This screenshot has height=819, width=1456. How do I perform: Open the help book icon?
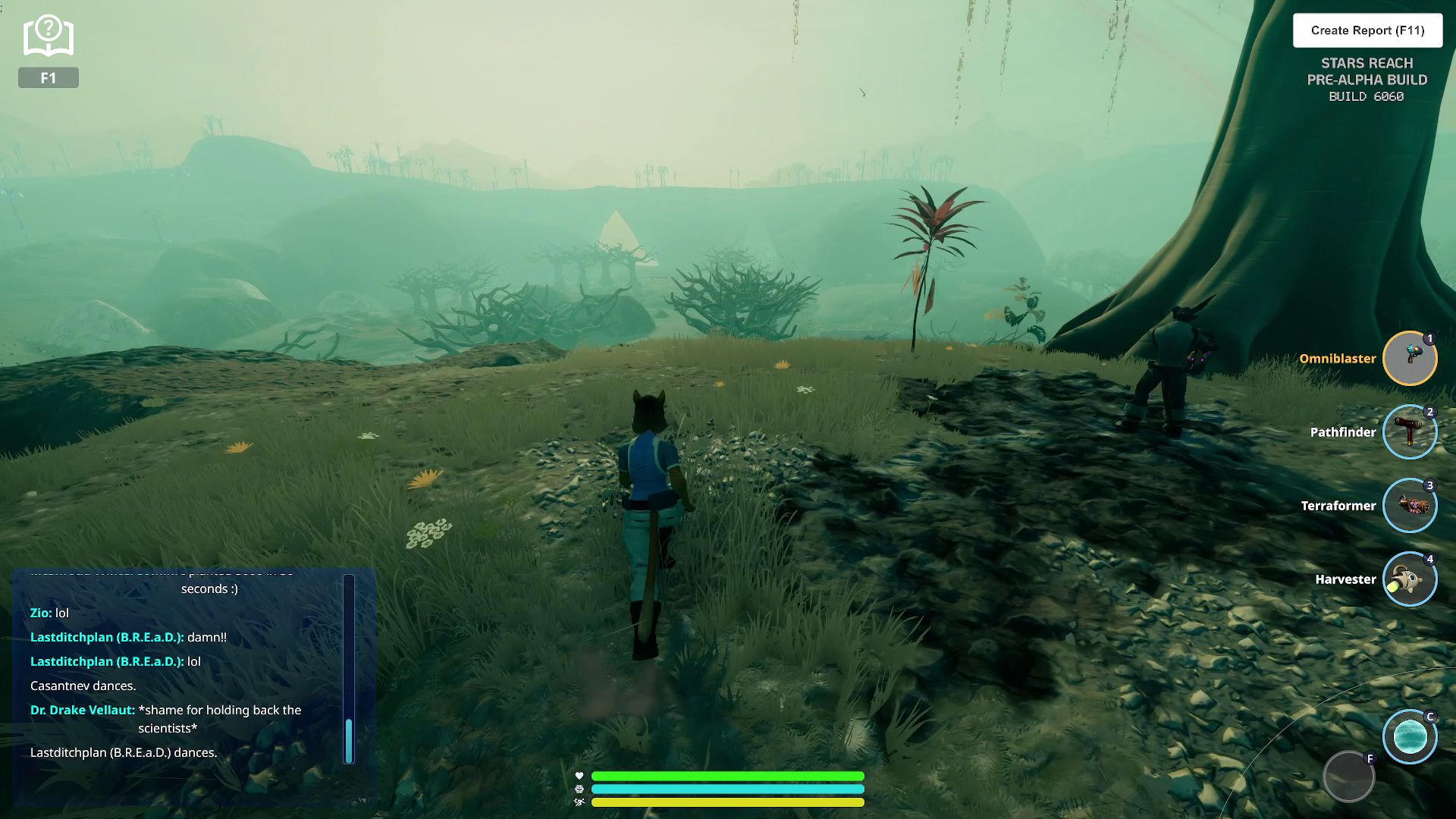point(49,36)
